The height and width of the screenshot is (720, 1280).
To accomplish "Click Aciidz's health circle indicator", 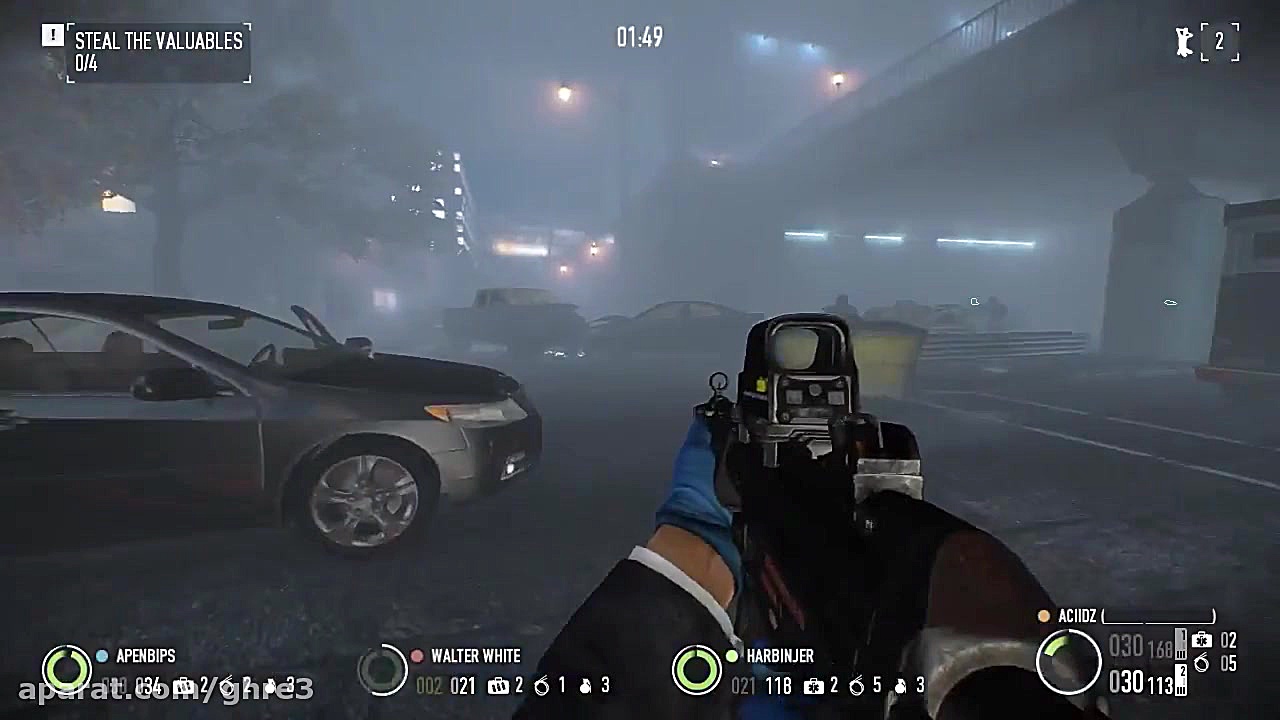I will [1072, 660].
